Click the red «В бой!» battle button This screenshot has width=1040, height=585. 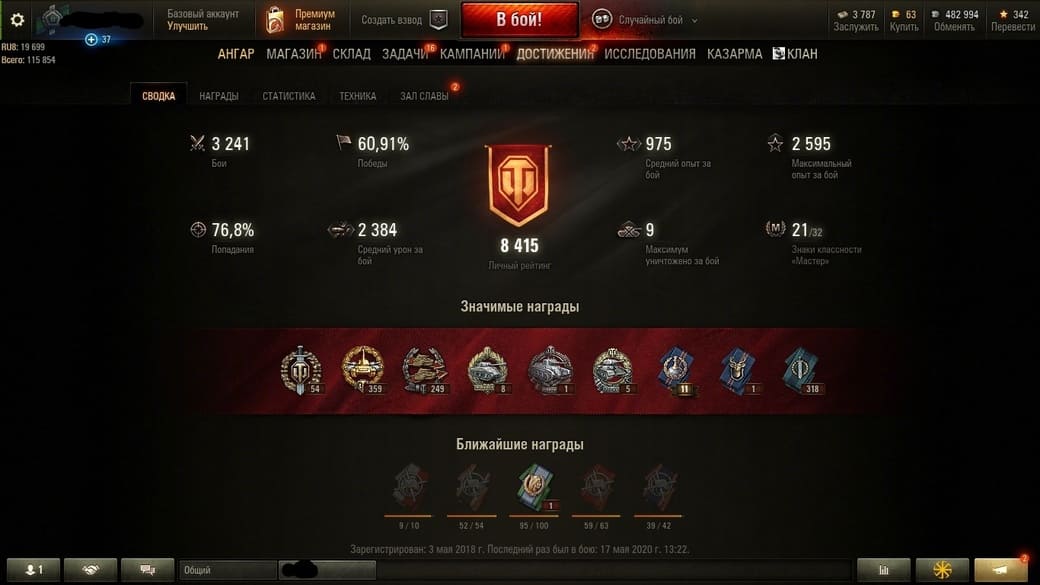(x=519, y=20)
